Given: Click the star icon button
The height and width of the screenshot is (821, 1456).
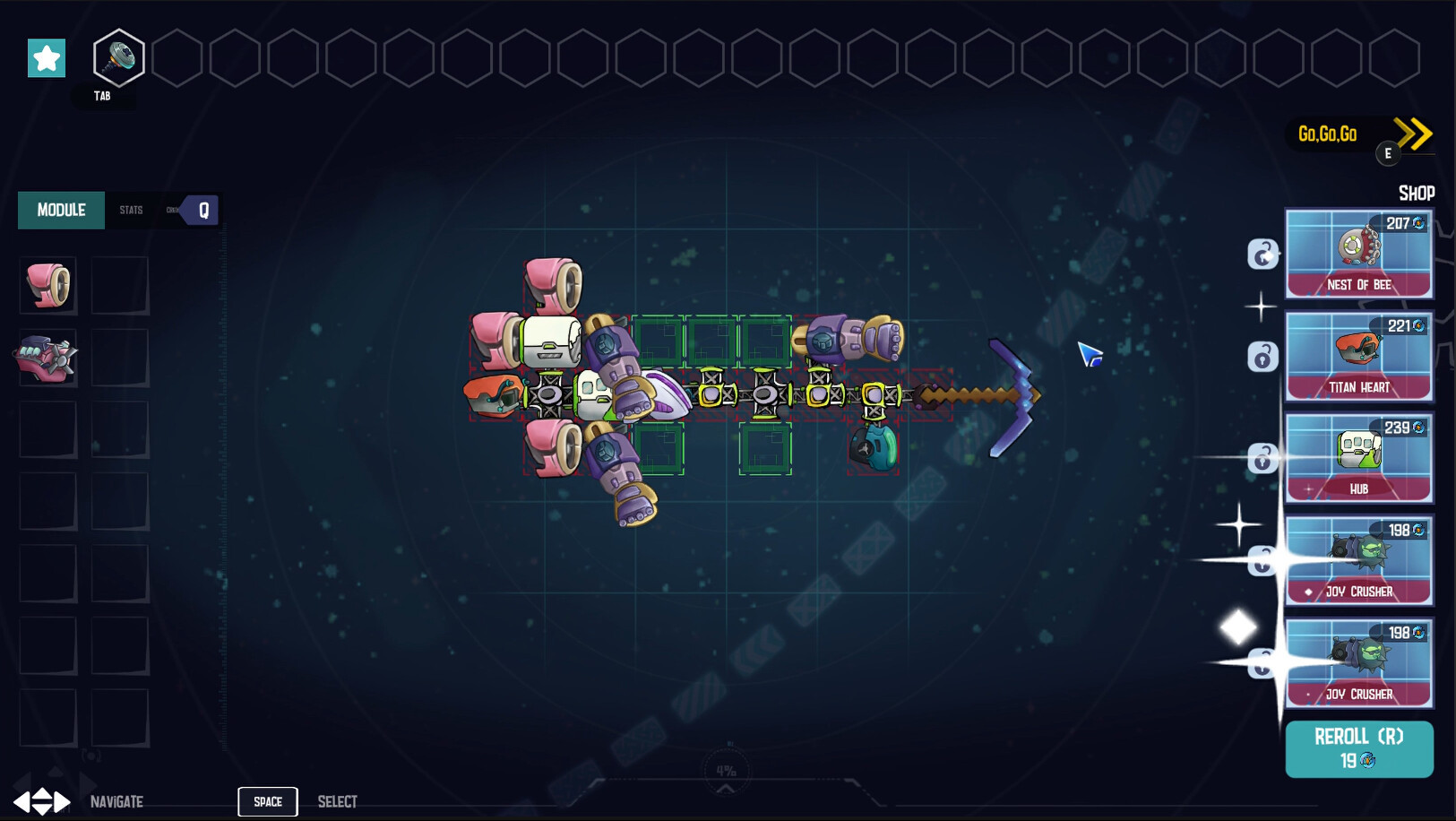Looking at the screenshot, I should coord(47,58).
